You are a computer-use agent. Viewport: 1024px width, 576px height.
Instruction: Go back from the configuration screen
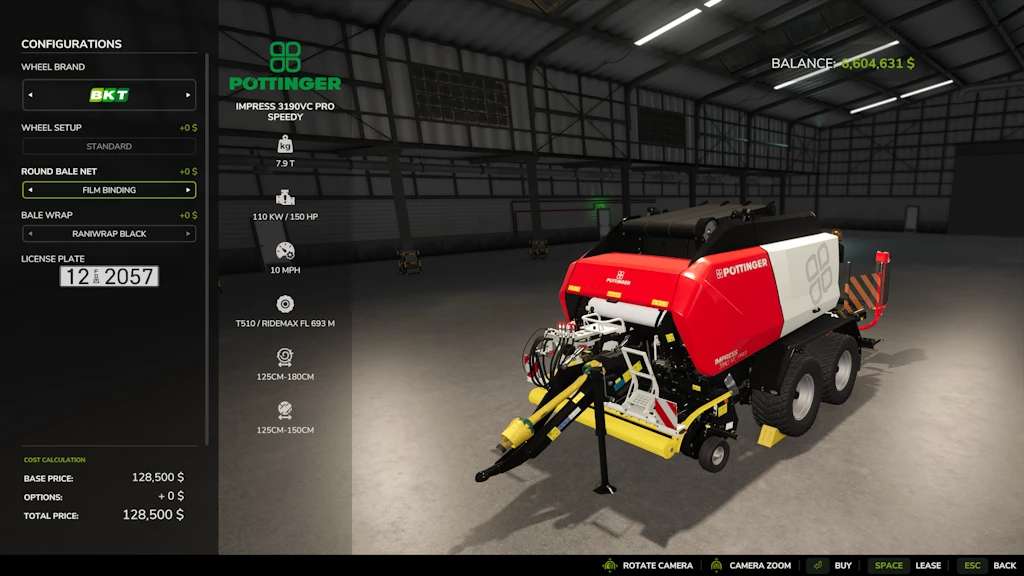pos(990,566)
